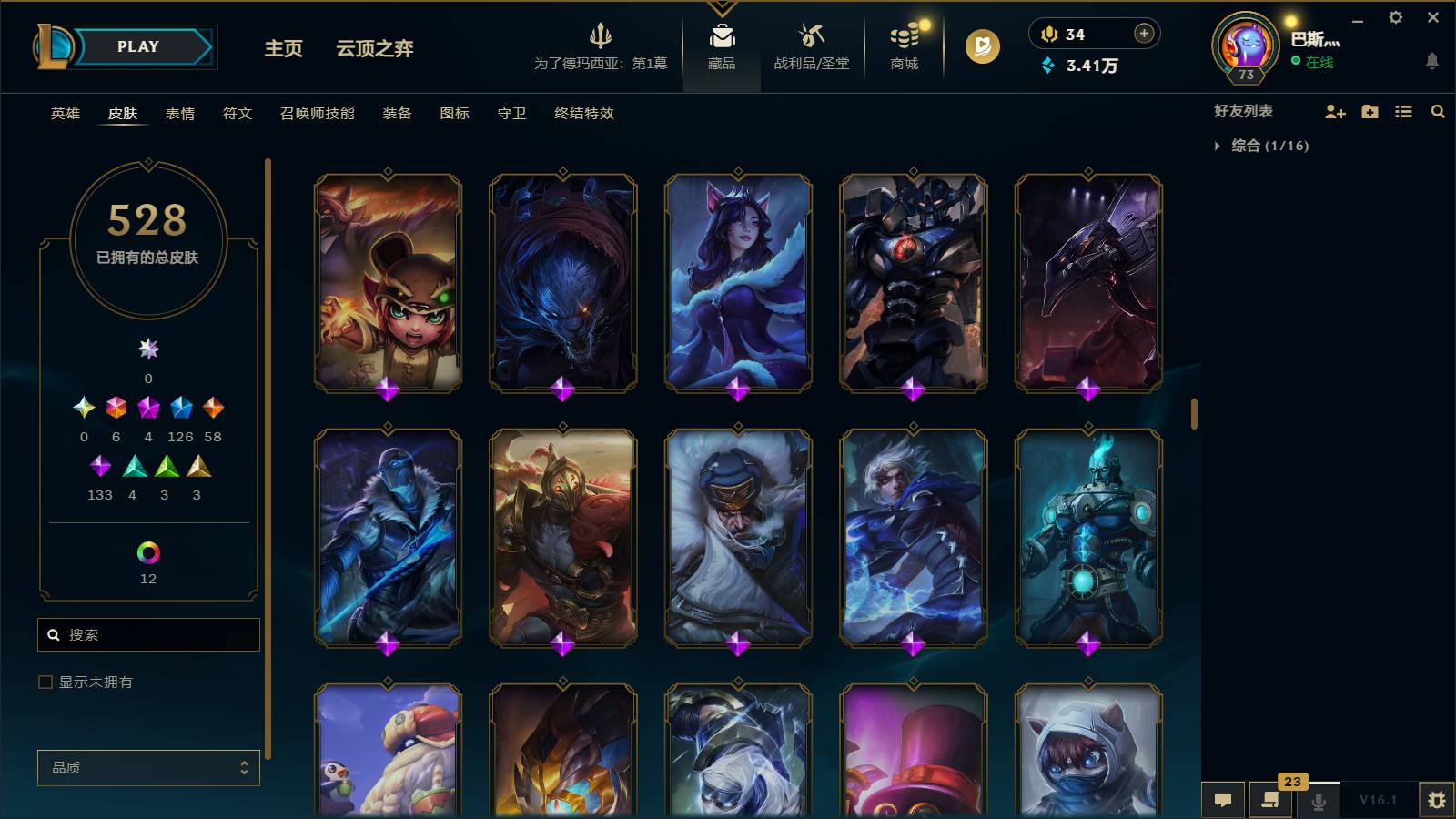Click the add friend icon

tap(1334, 111)
